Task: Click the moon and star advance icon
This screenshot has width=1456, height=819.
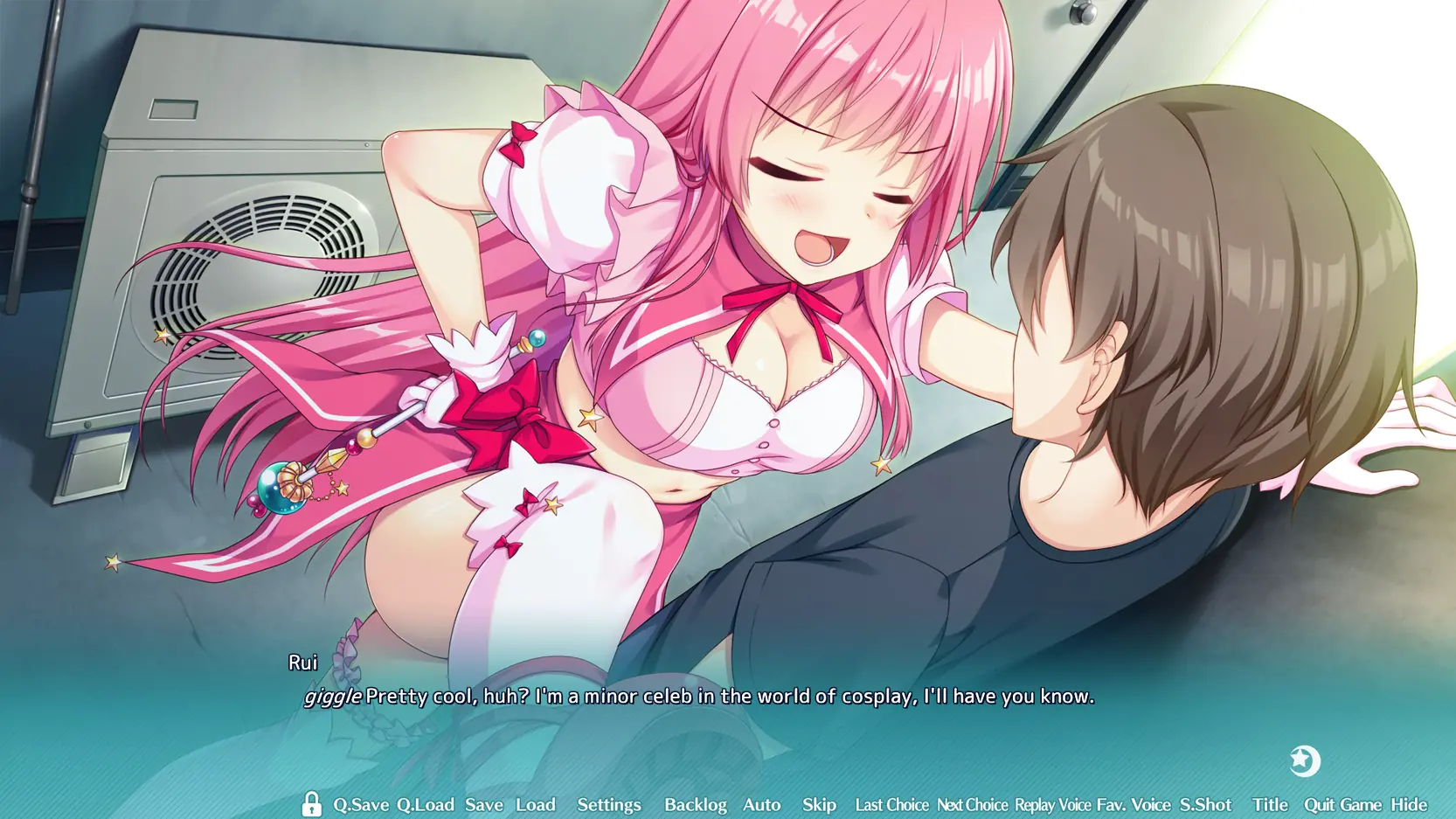Action: click(1304, 761)
